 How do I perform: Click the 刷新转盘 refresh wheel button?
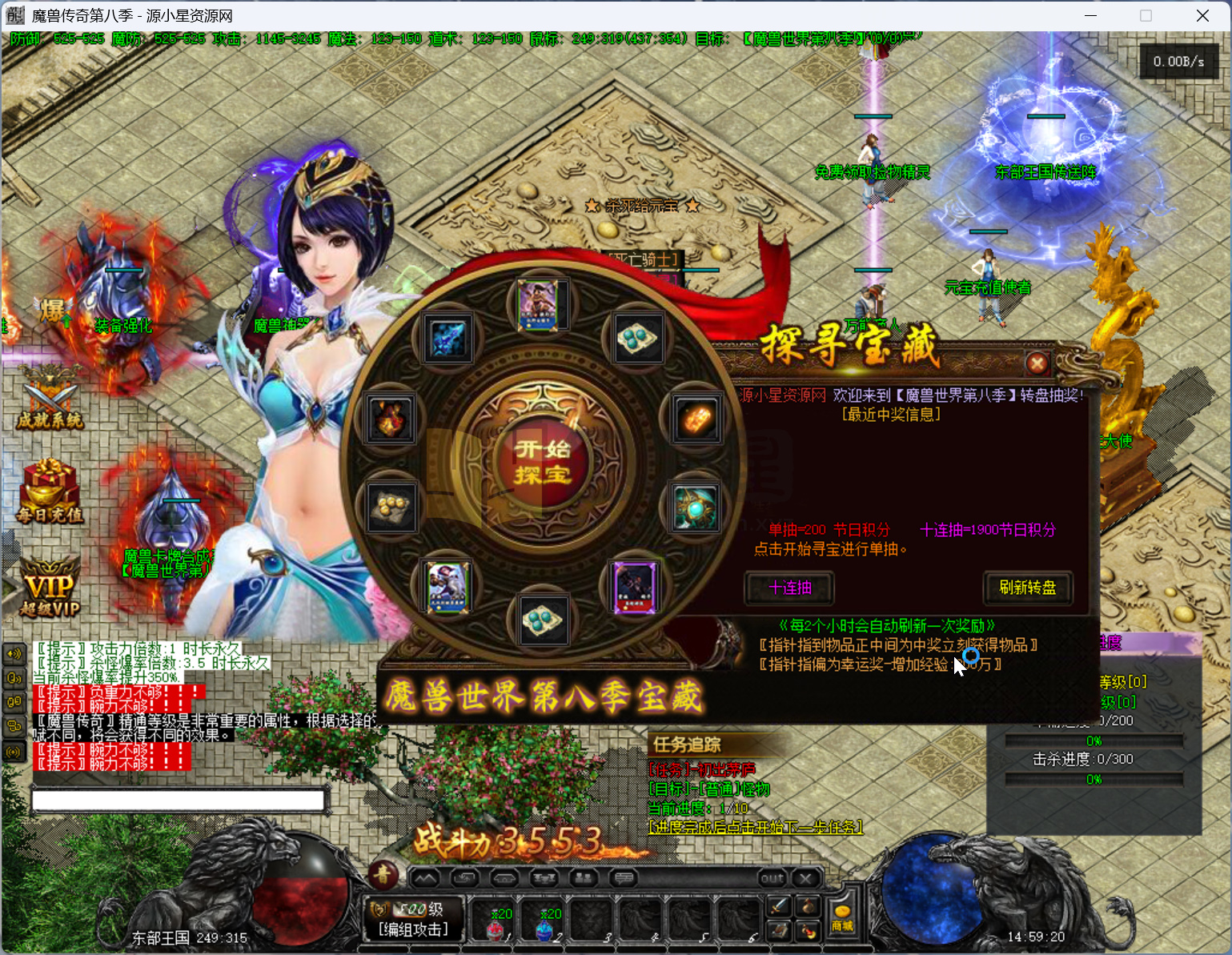point(1028,588)
